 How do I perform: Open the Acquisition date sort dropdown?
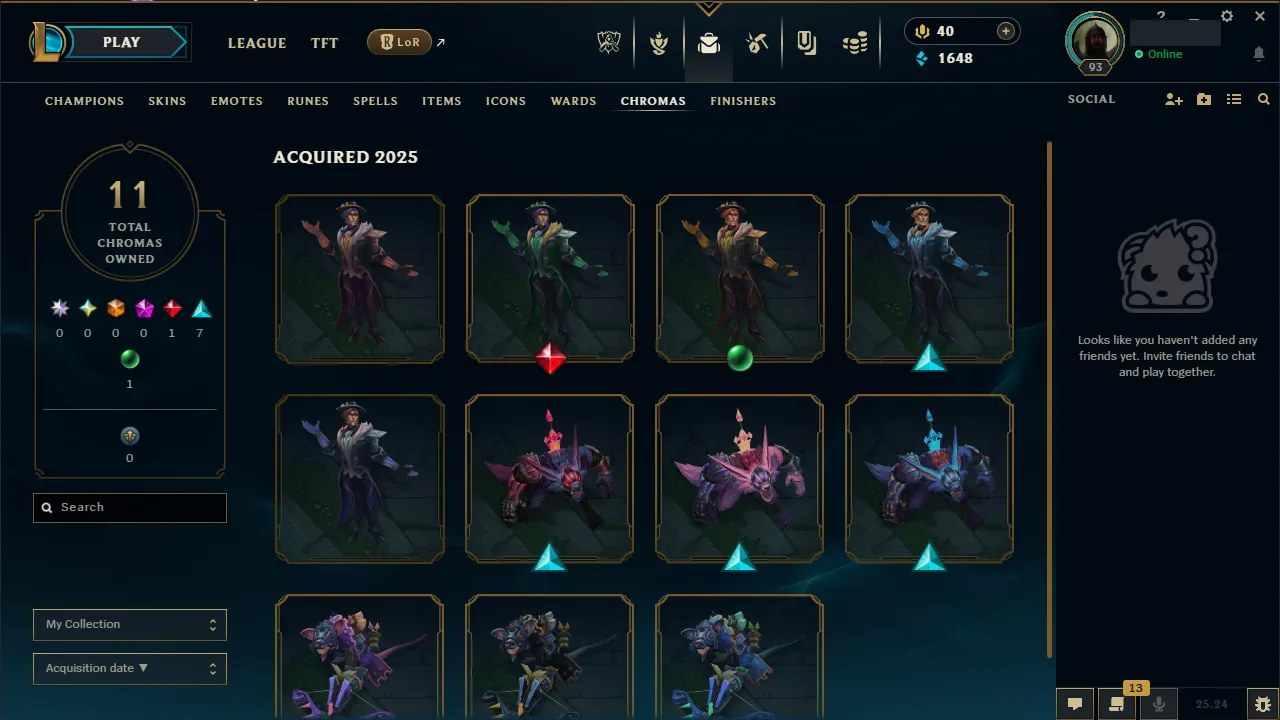coord(129,668)
